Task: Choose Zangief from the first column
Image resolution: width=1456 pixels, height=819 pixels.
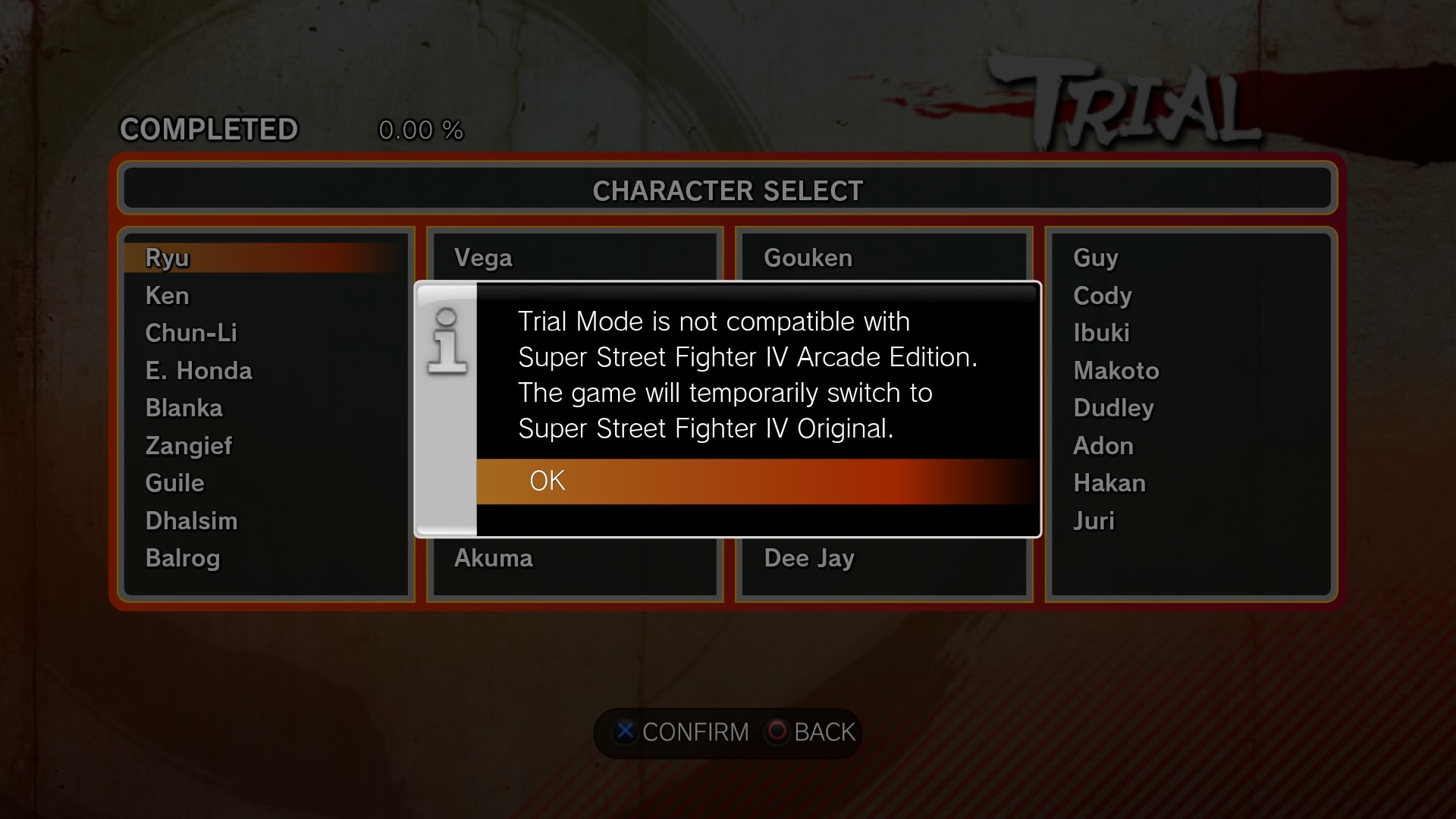Action: tap(189, 446)
